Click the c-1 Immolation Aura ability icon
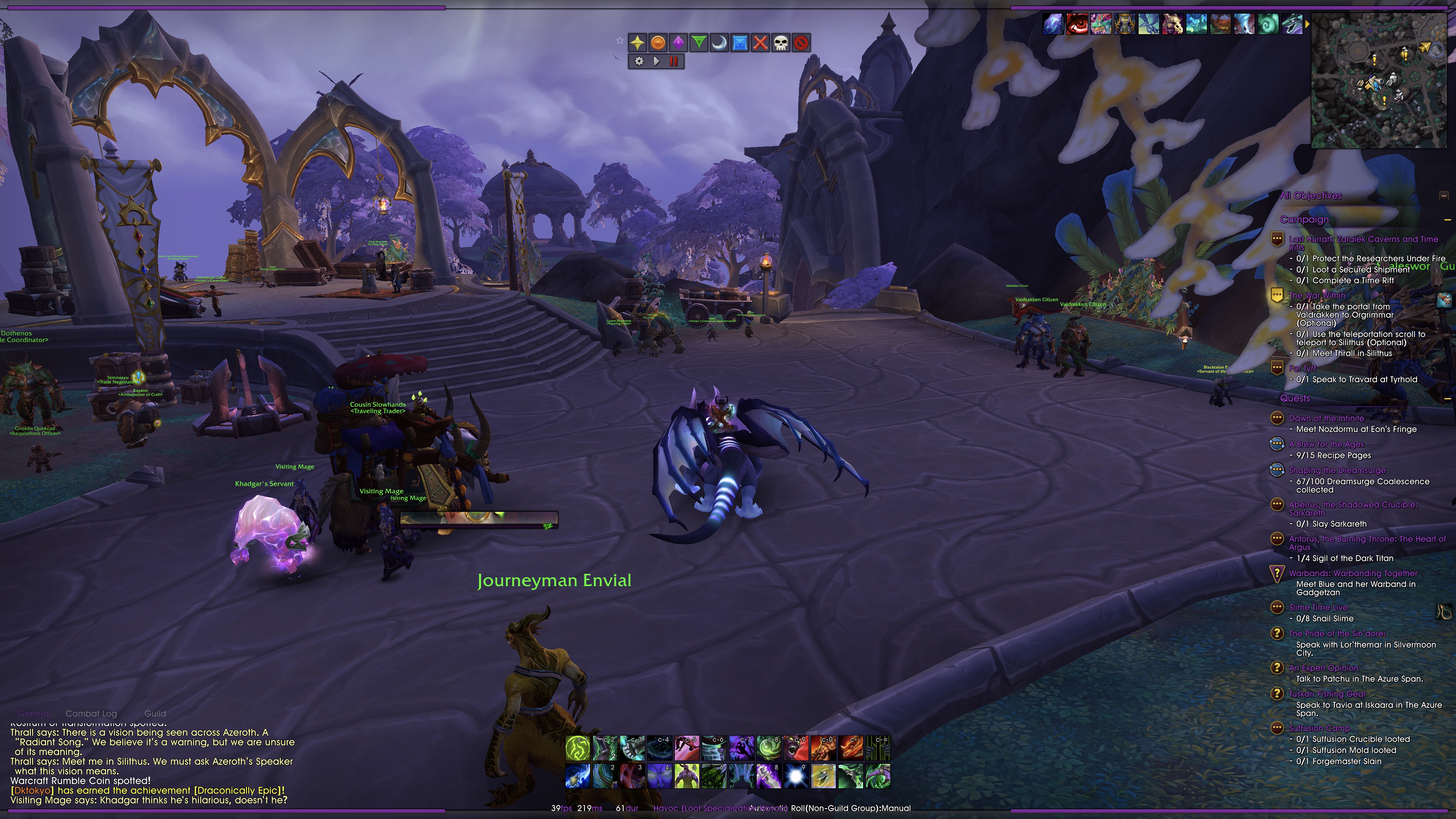This screenshot has height=819, width=1456. coord(578,748)
